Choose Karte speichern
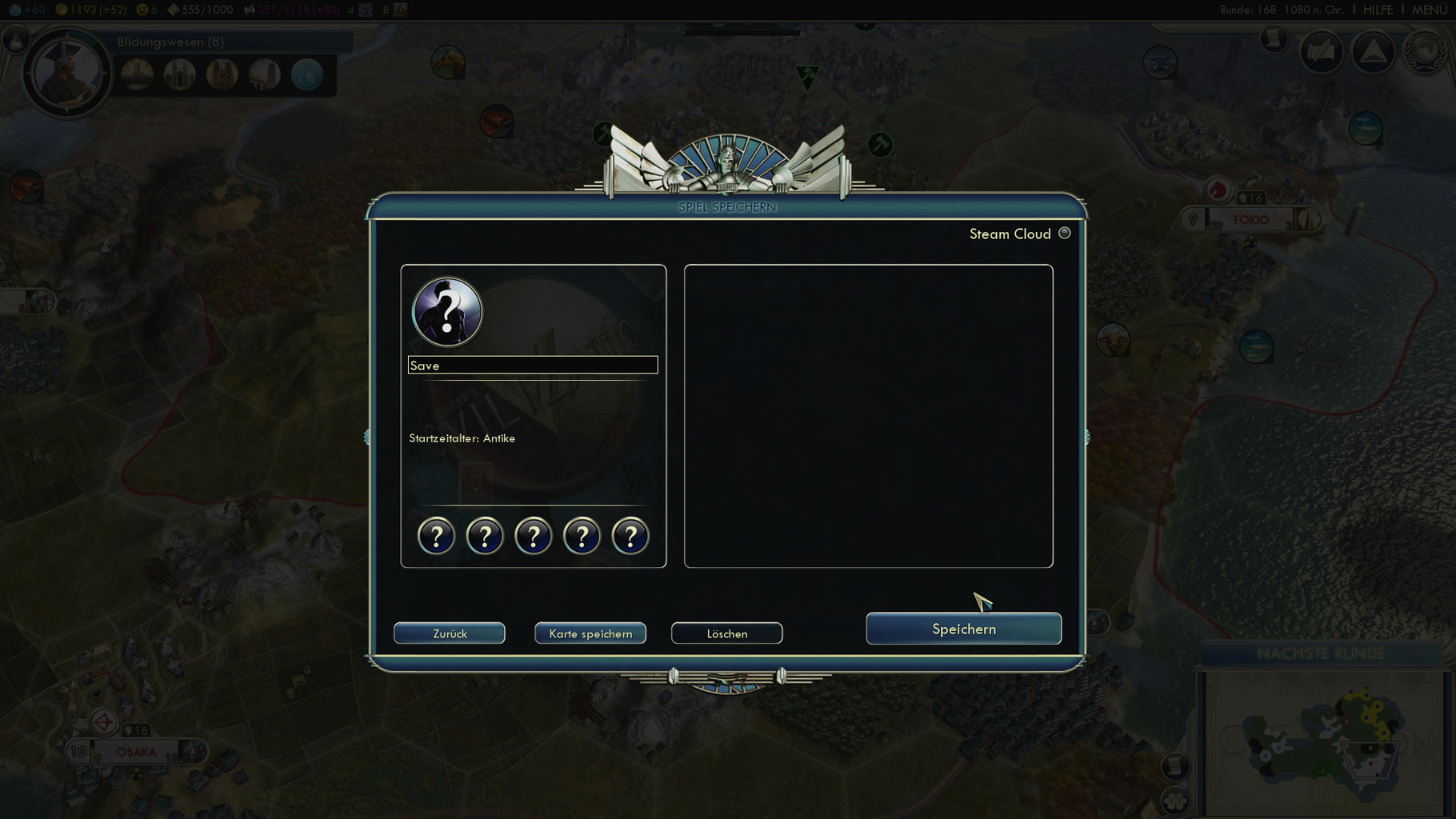Viewport: 1456px width, 819px height. pyautogui.click(x=590, y=633)
